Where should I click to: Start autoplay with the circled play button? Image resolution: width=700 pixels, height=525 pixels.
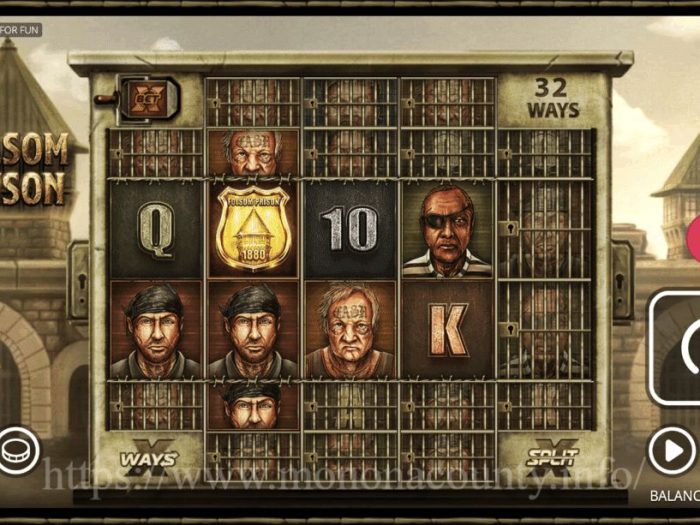coord(672,451)
